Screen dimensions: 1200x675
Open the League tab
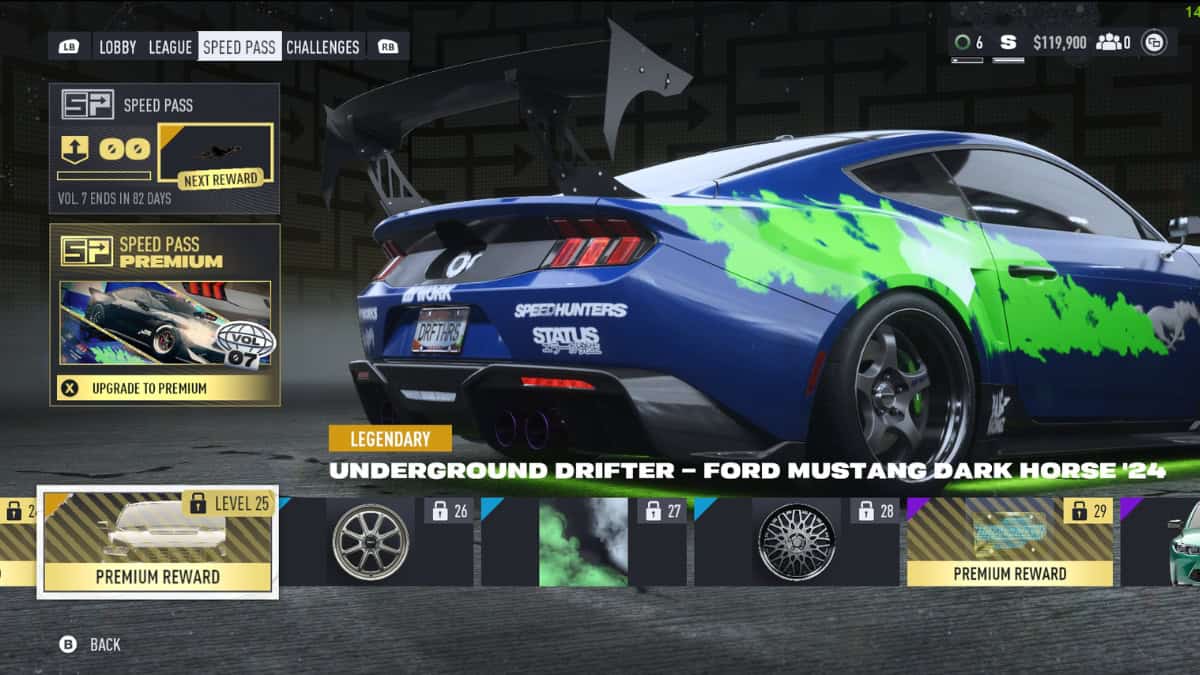170,47
